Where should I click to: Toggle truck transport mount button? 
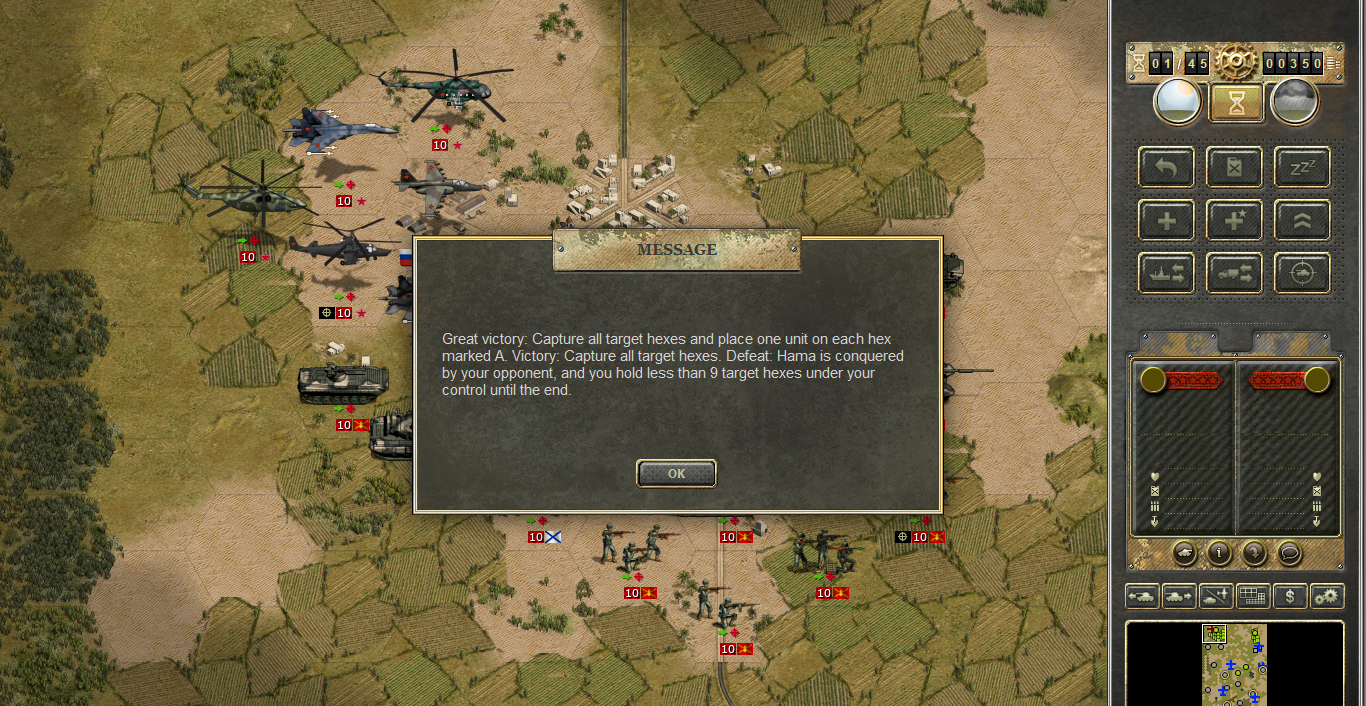1234,273
